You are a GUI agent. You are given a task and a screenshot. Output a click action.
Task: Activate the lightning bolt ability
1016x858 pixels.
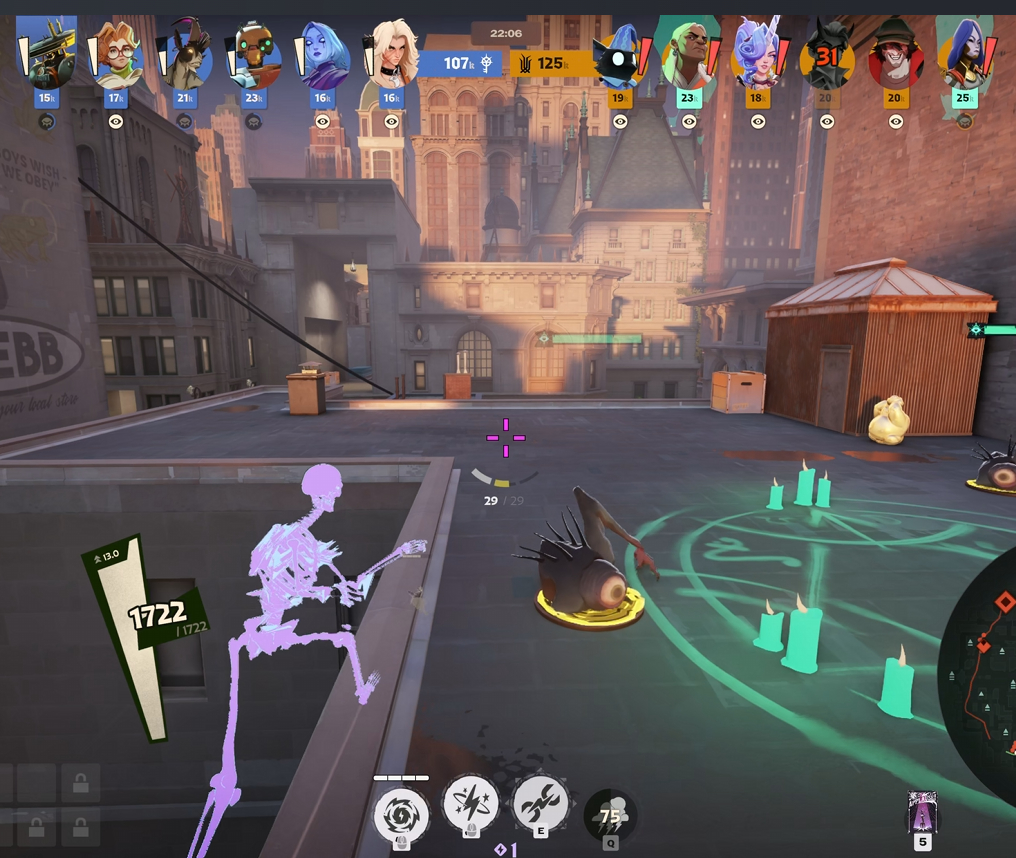tap(470, 804)
